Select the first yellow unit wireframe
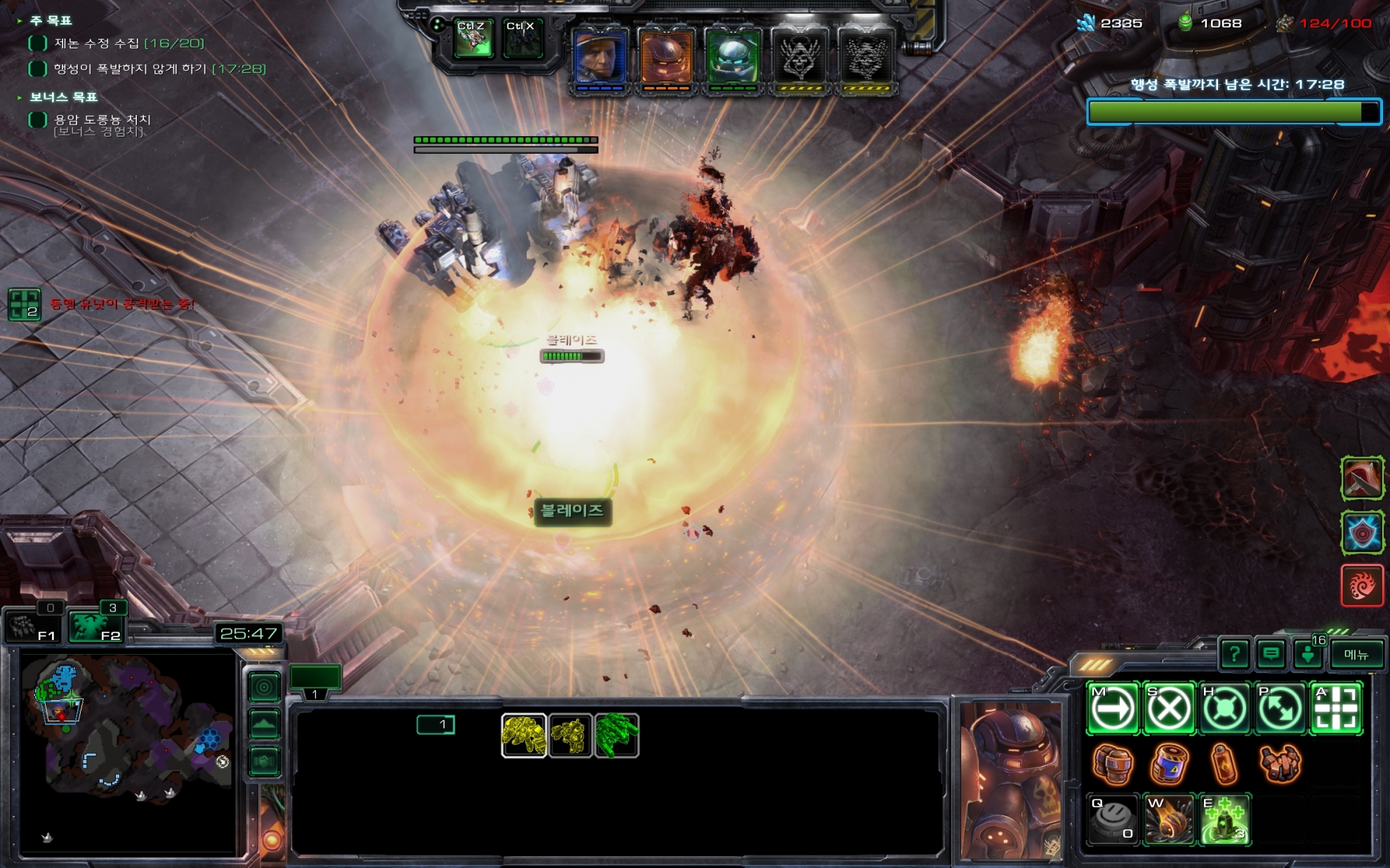Image resolution: width=1390 pixels, height=868 pixels. point(524,735)
